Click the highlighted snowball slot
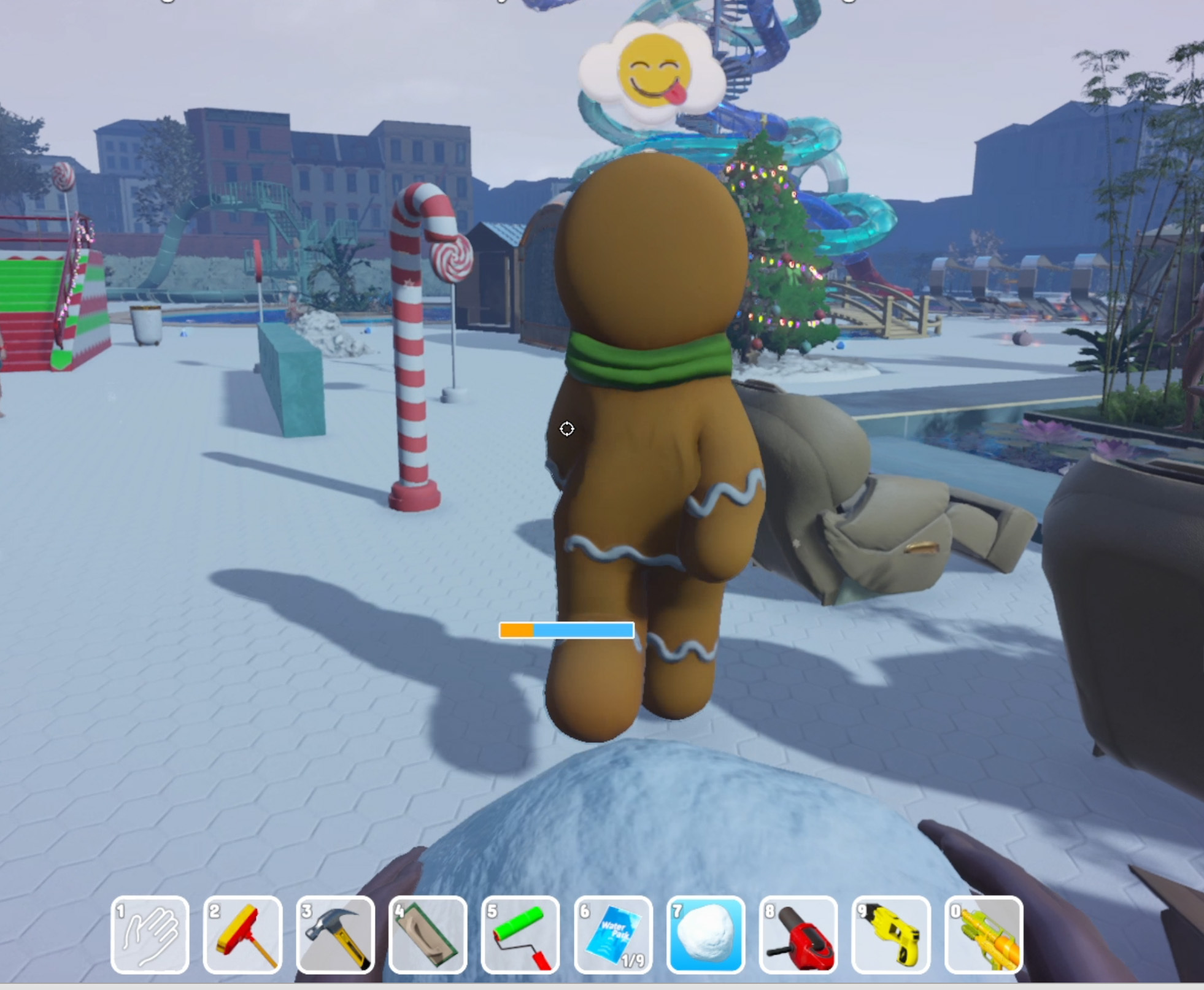Image resolution: width=1204 pixels, height=990 pixels. click(x=706, y=934)
